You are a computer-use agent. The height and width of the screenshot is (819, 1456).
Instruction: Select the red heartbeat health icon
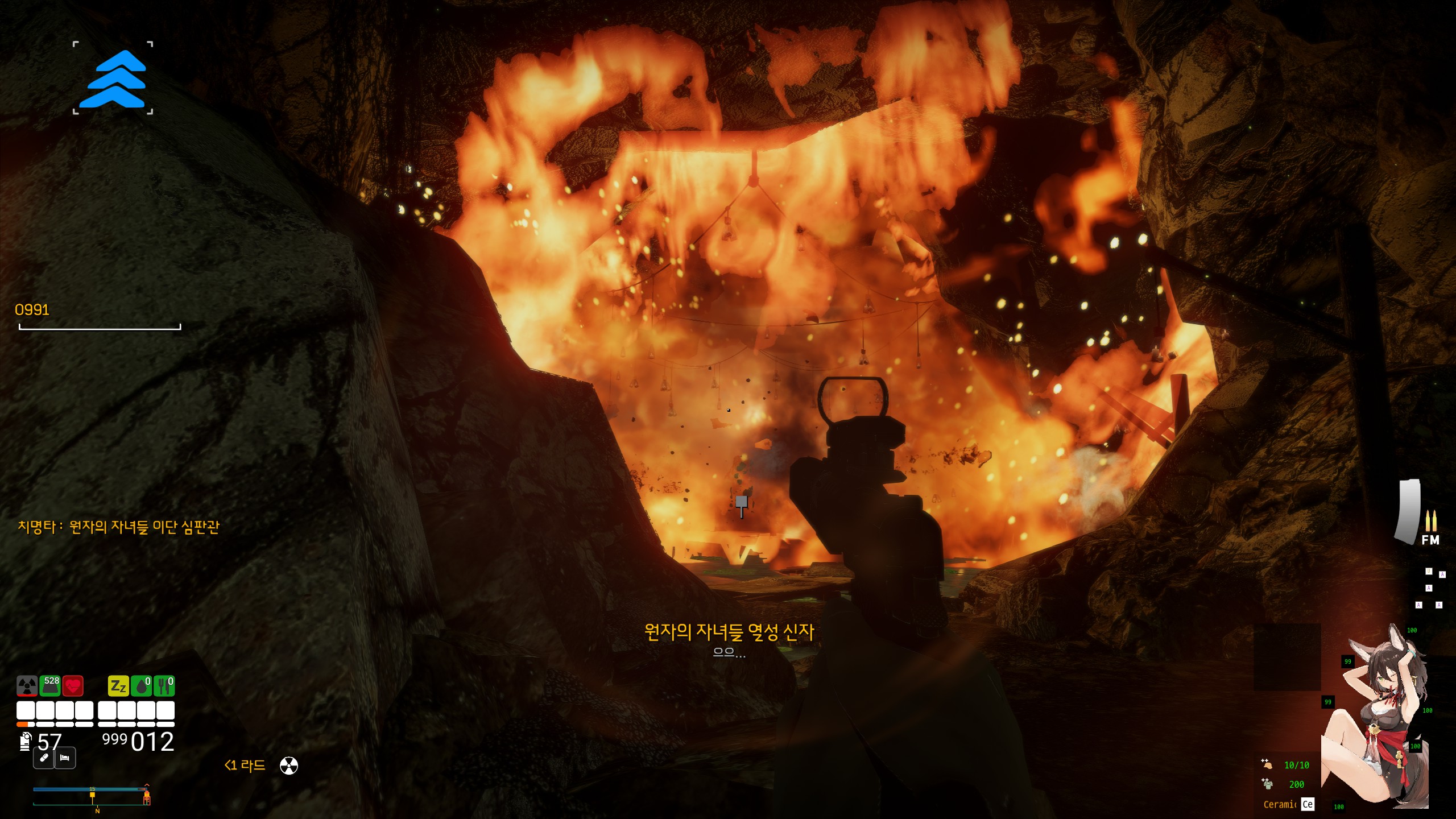coord(73,686)
